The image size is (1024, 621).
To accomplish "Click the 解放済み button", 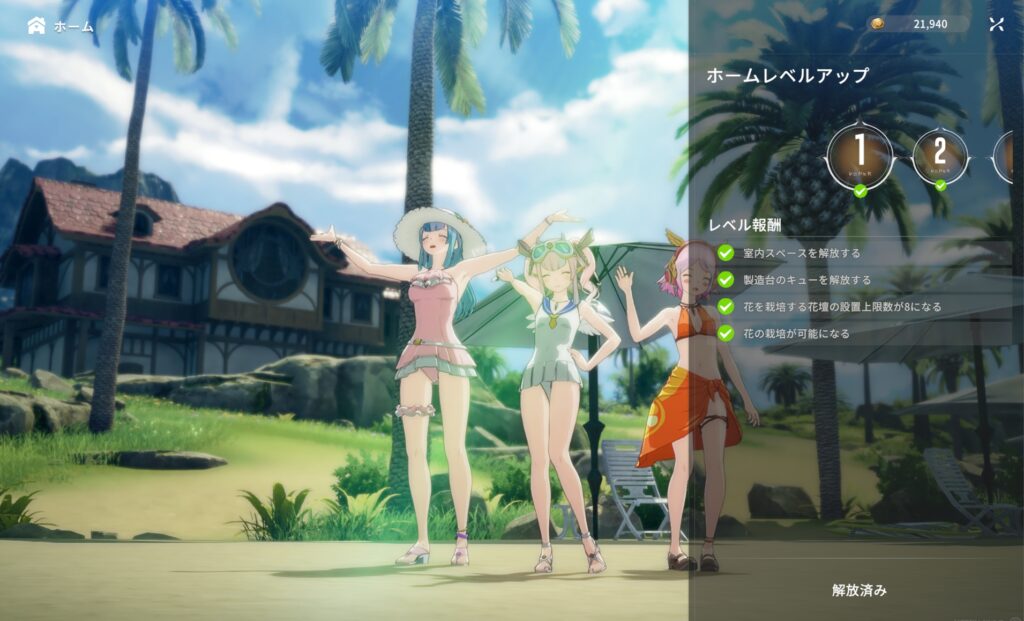I will (x=859, y=590).
